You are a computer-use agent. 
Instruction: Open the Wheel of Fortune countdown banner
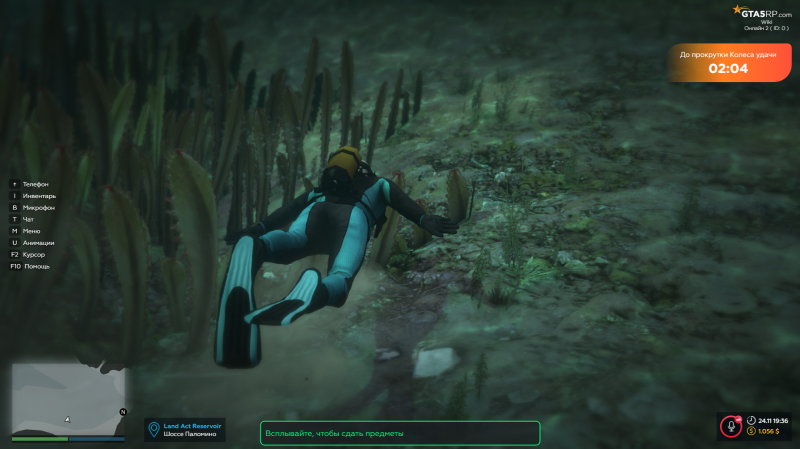click(727, 63)
